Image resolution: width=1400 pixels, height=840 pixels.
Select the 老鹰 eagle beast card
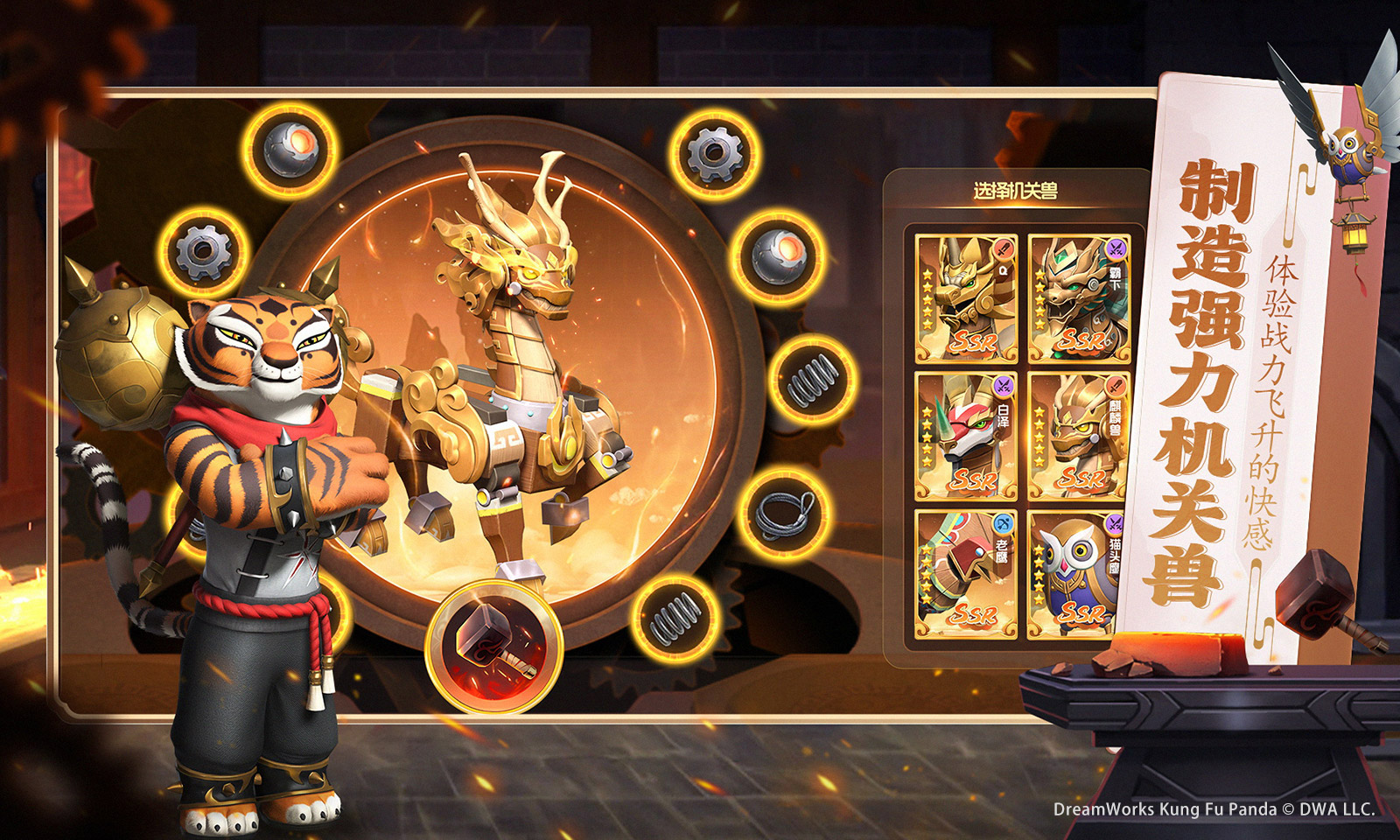(x=967, y=574)
